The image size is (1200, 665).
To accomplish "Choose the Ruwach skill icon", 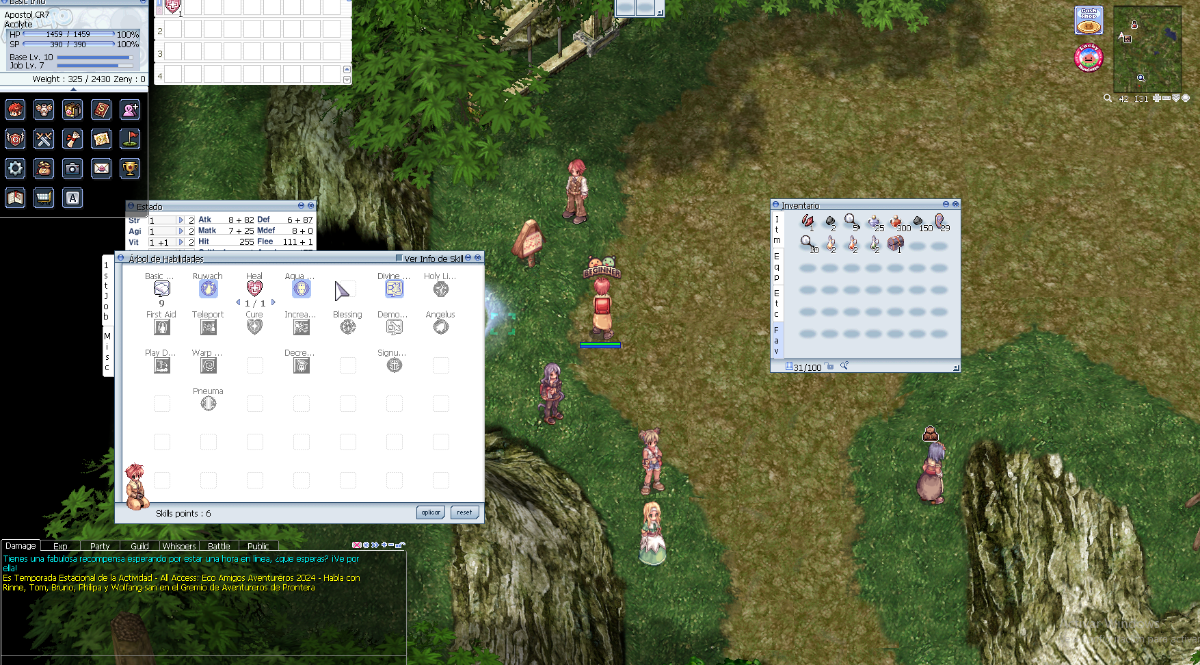I will click(208, 289).
